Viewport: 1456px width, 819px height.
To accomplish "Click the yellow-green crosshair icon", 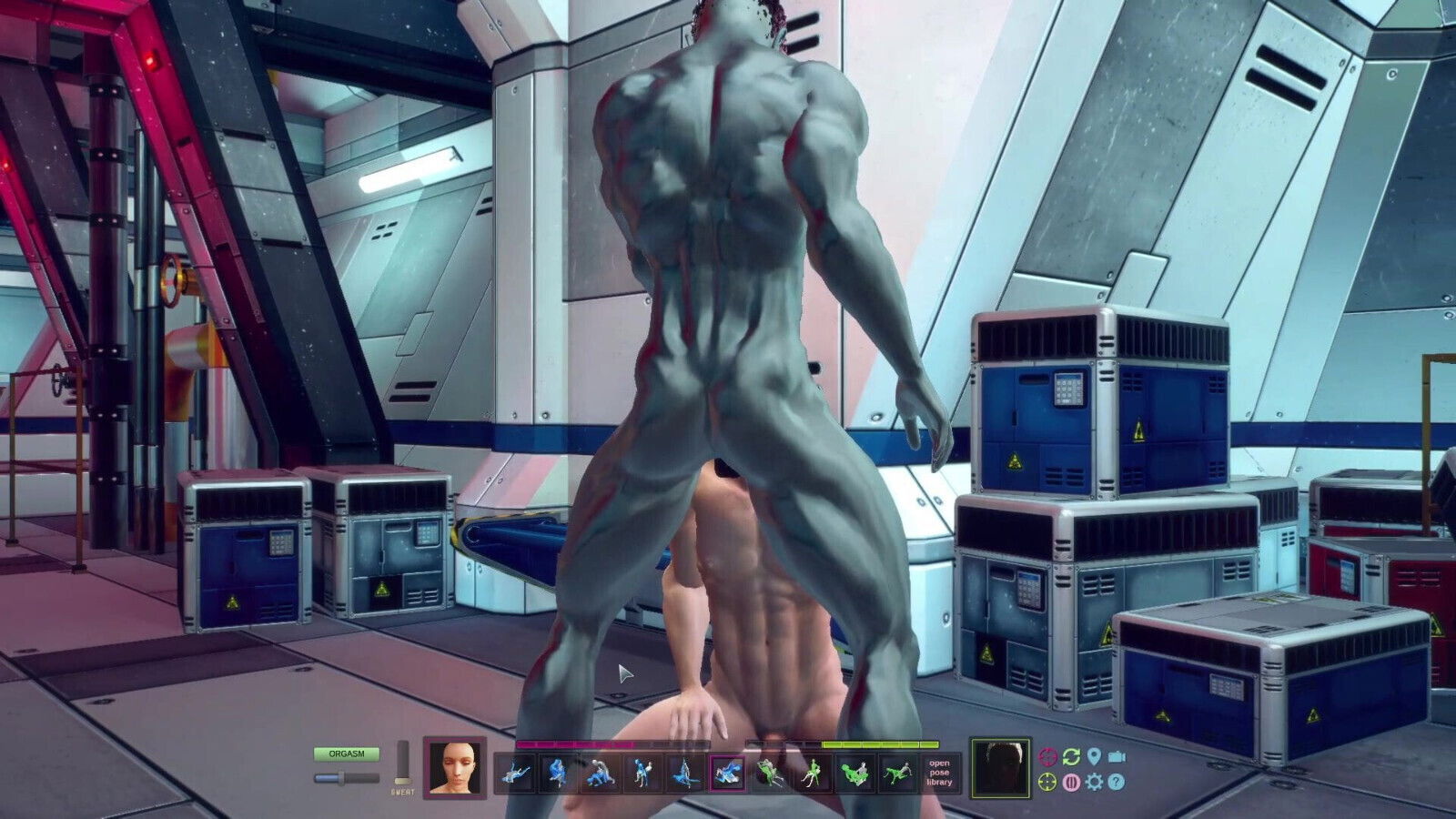I will pos(1048,782).
